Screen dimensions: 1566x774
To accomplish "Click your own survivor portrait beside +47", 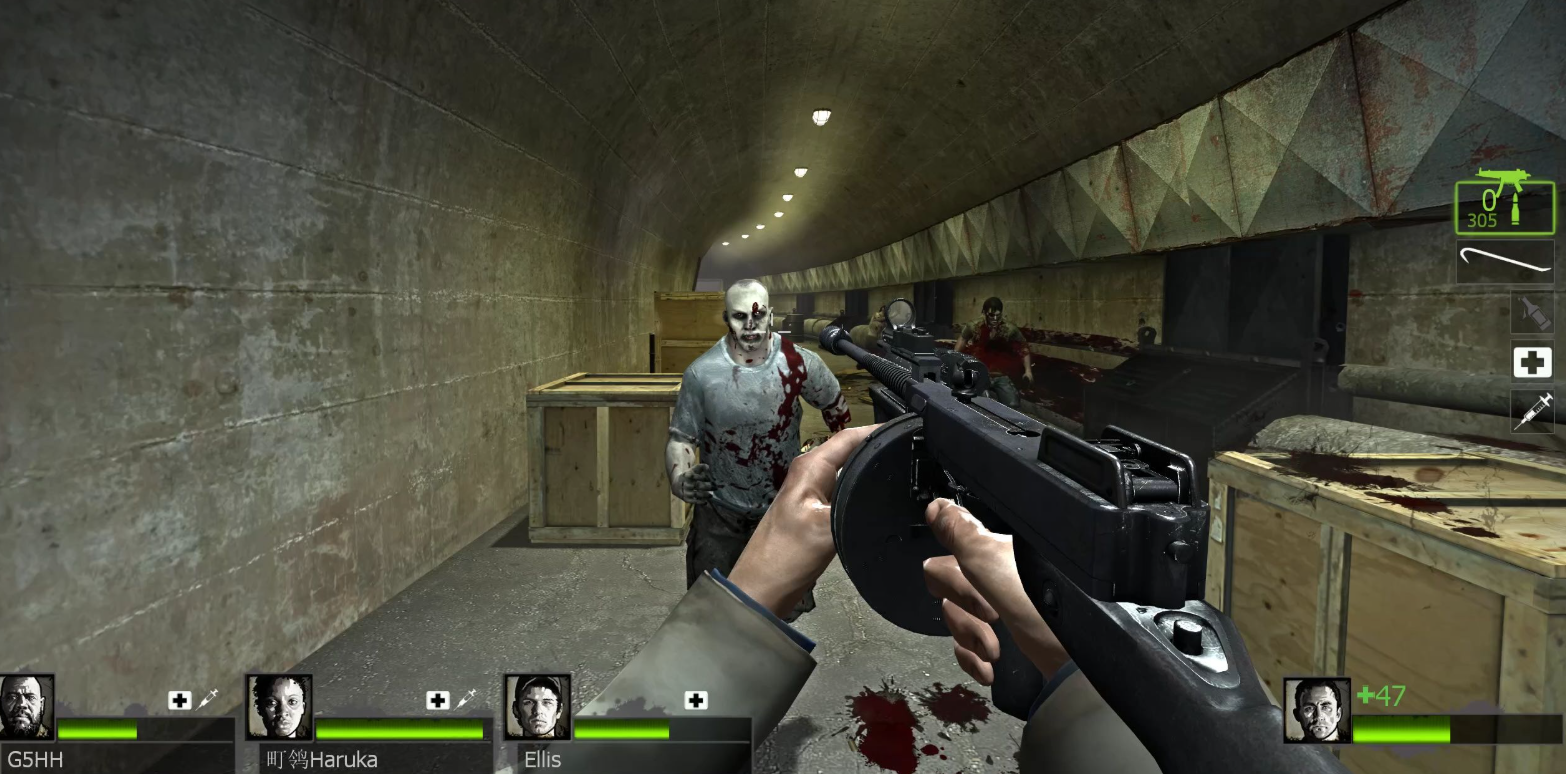I will click(1316, 710).
